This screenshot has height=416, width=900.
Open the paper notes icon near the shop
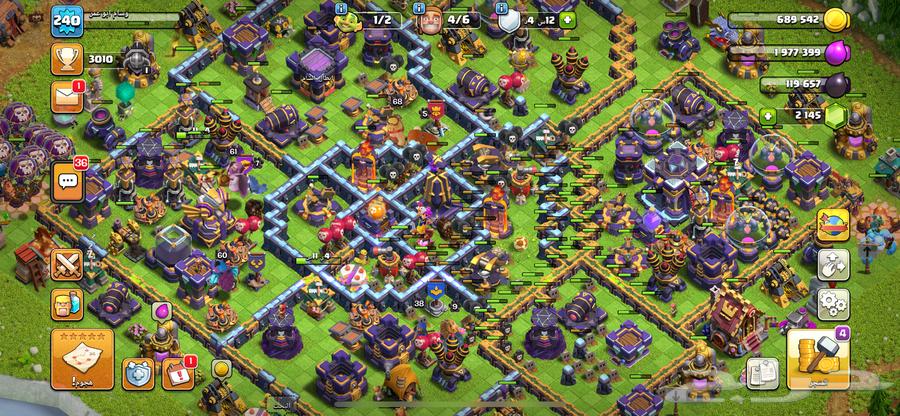click(763, 370)
